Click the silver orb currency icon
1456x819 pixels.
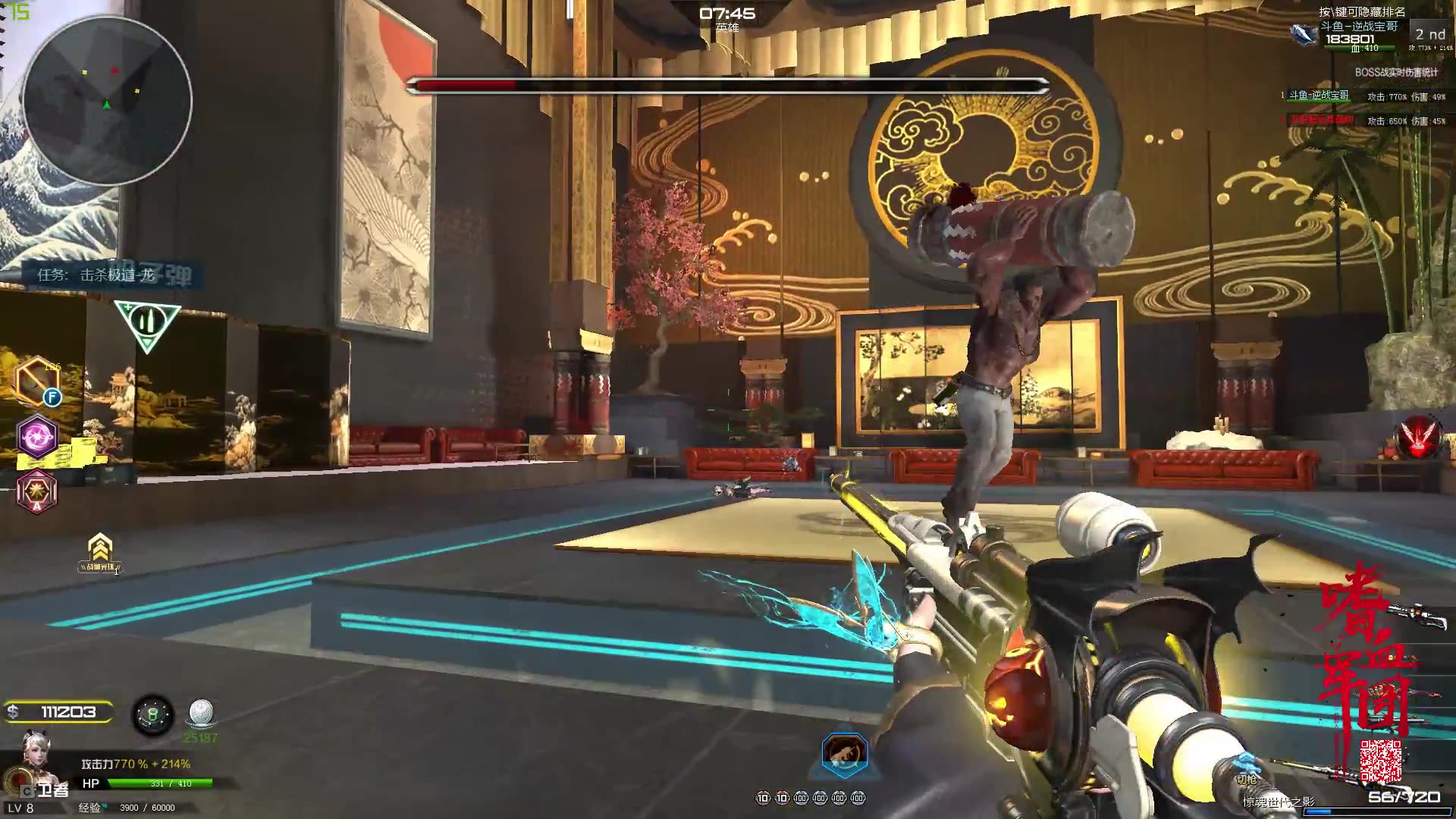click(200, 714)
